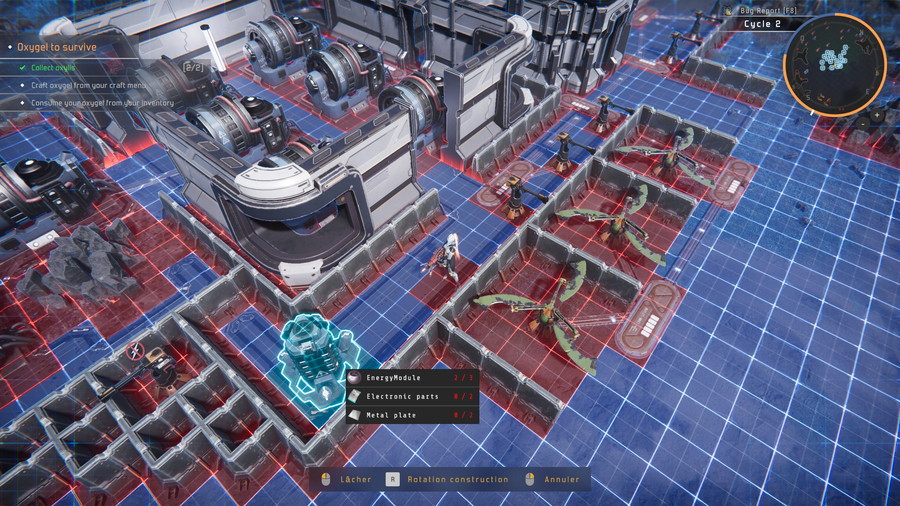Select the Metal plate requirement row

[412, 414]
